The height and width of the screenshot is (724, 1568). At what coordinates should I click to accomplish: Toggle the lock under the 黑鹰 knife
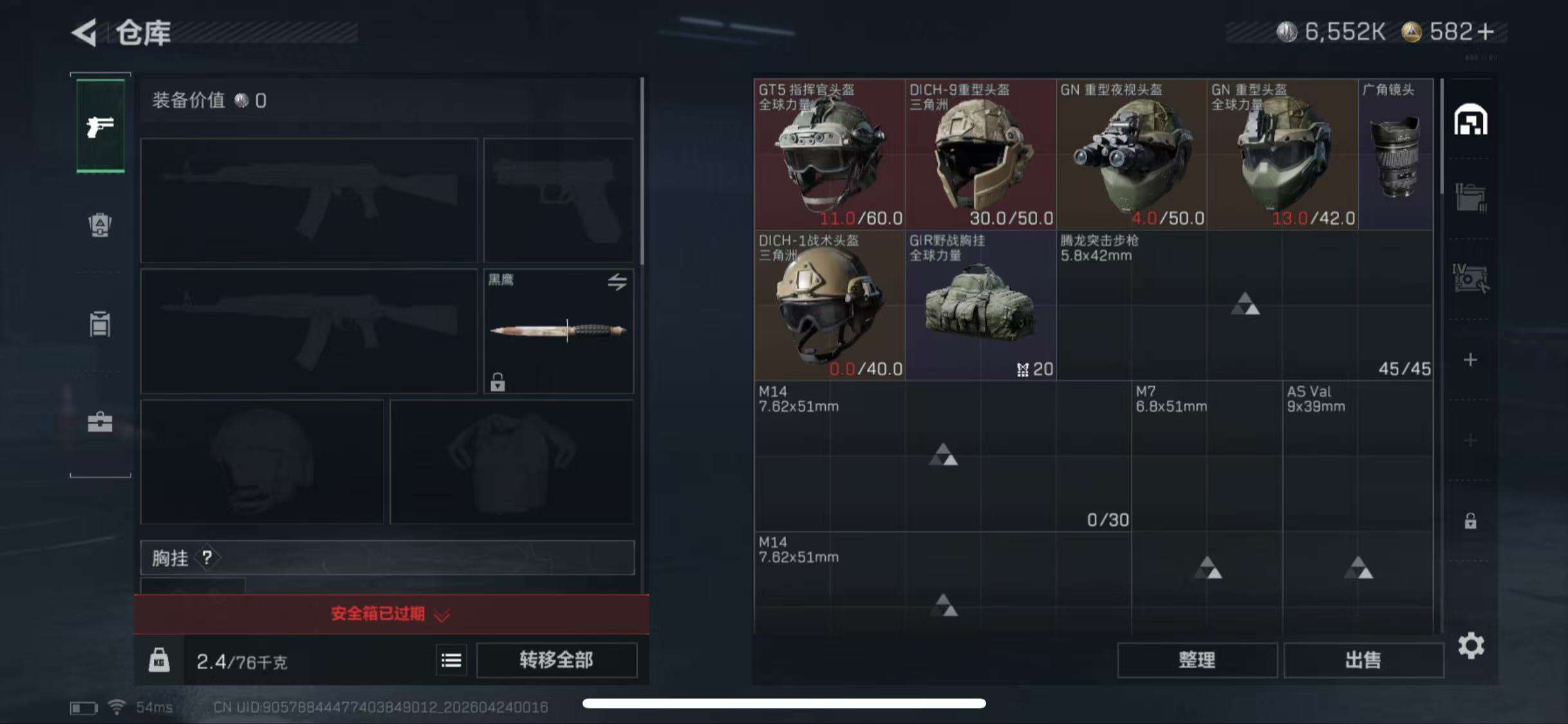point(498,384)
